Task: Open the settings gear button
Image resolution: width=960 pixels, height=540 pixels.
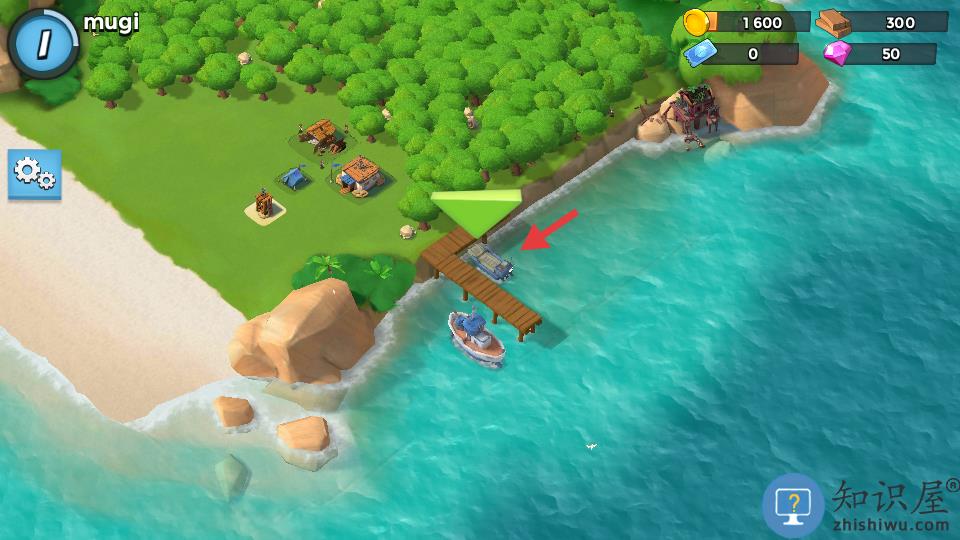Action: 35,175
